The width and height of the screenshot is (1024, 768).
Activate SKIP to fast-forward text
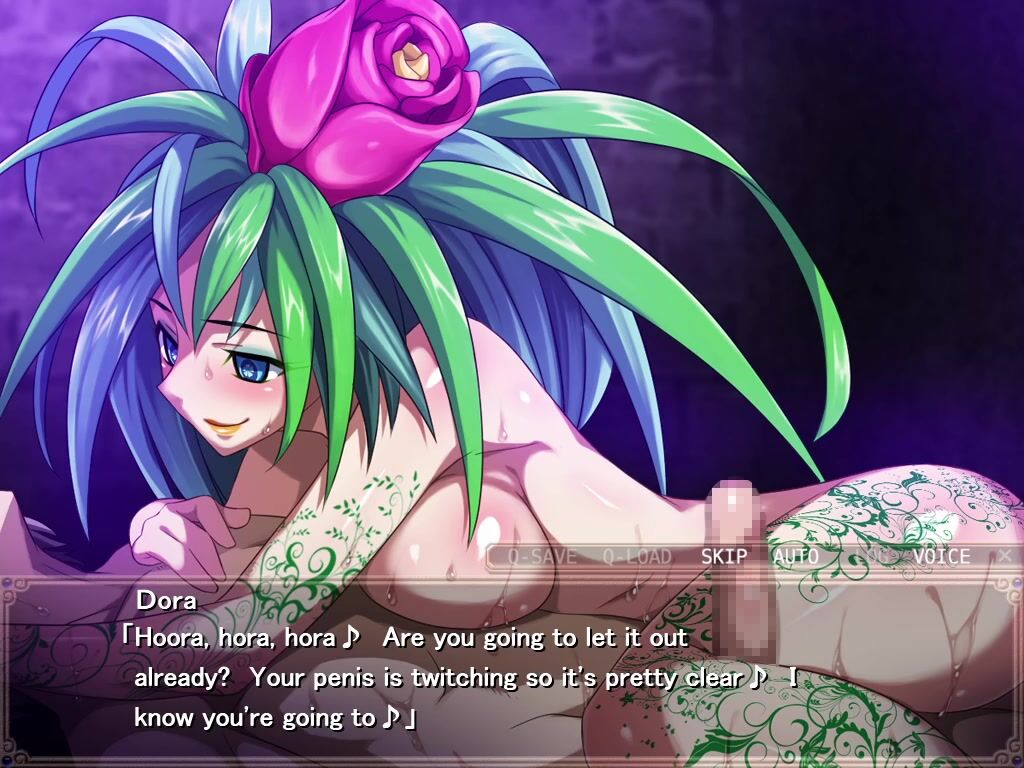(723, 557)
